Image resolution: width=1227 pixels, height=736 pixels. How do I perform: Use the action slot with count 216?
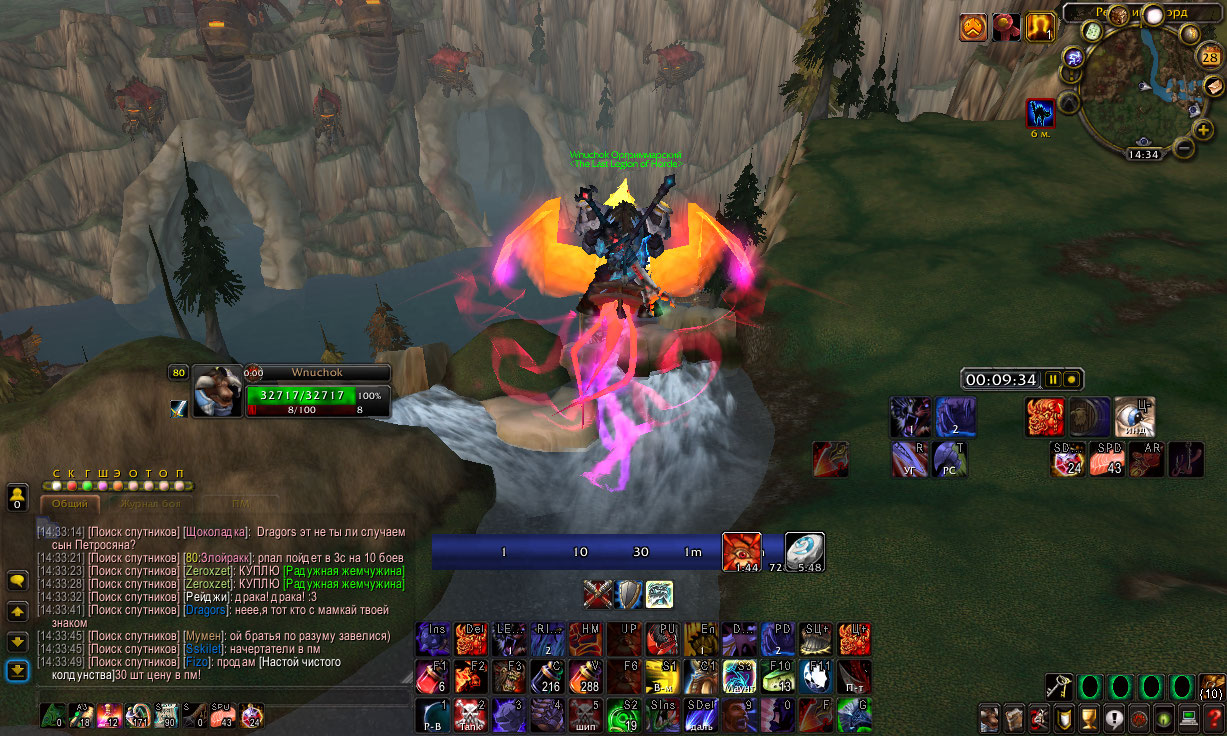(x=548, y=677)
